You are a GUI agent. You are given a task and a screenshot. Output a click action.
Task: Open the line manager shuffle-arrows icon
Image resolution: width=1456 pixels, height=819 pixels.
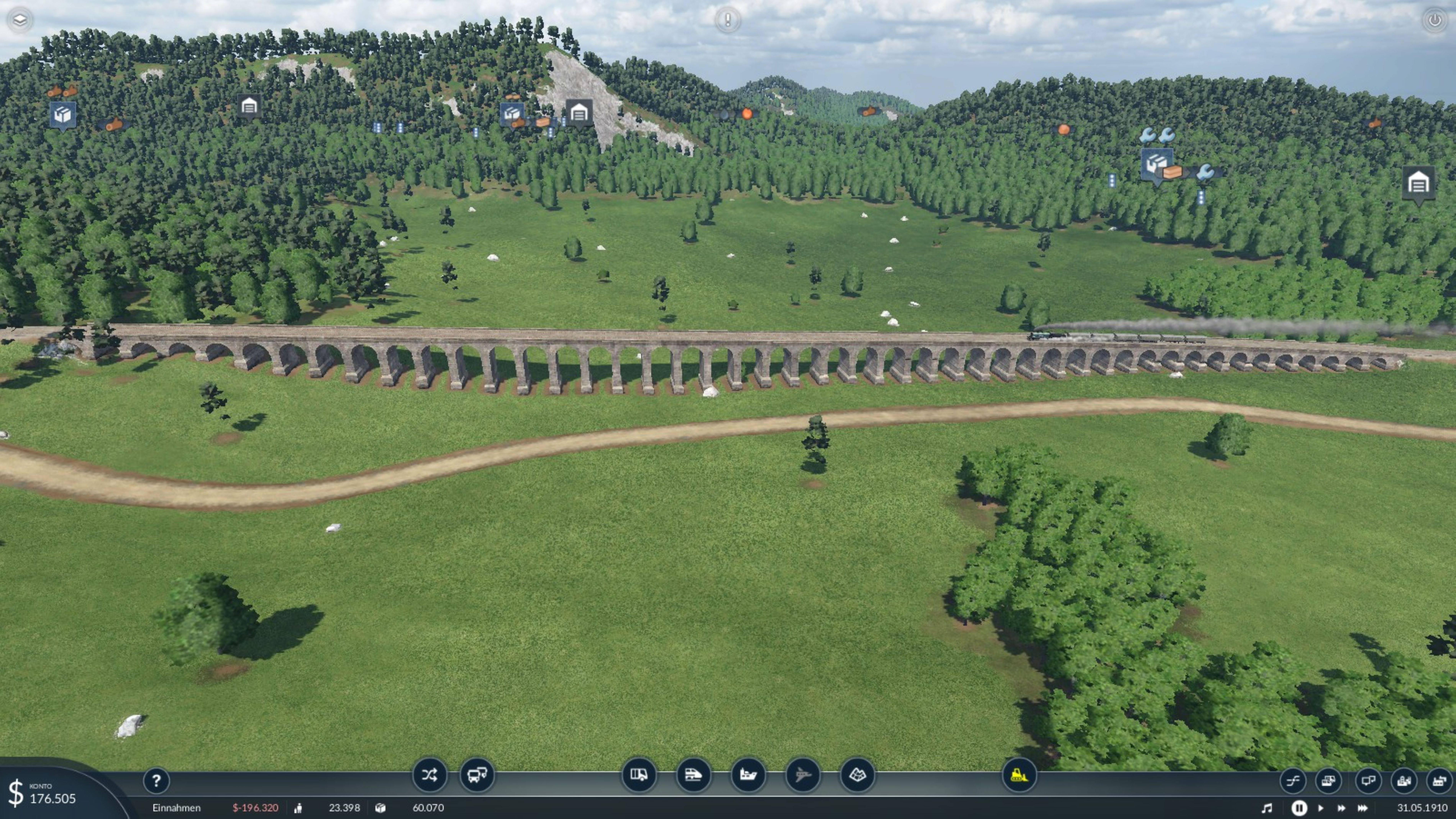click(429, 775)
